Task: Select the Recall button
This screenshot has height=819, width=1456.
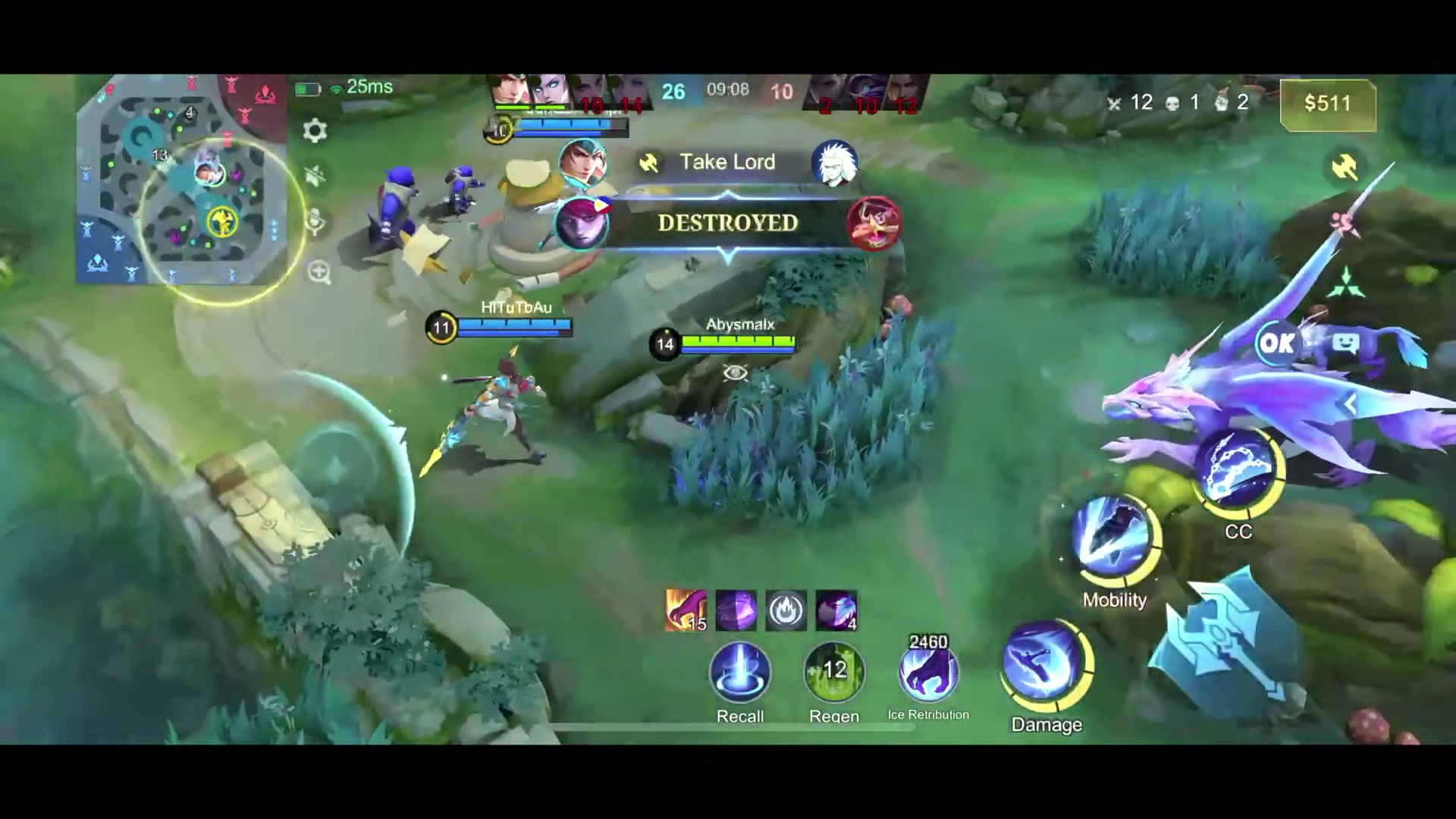Action: (740, 675)
